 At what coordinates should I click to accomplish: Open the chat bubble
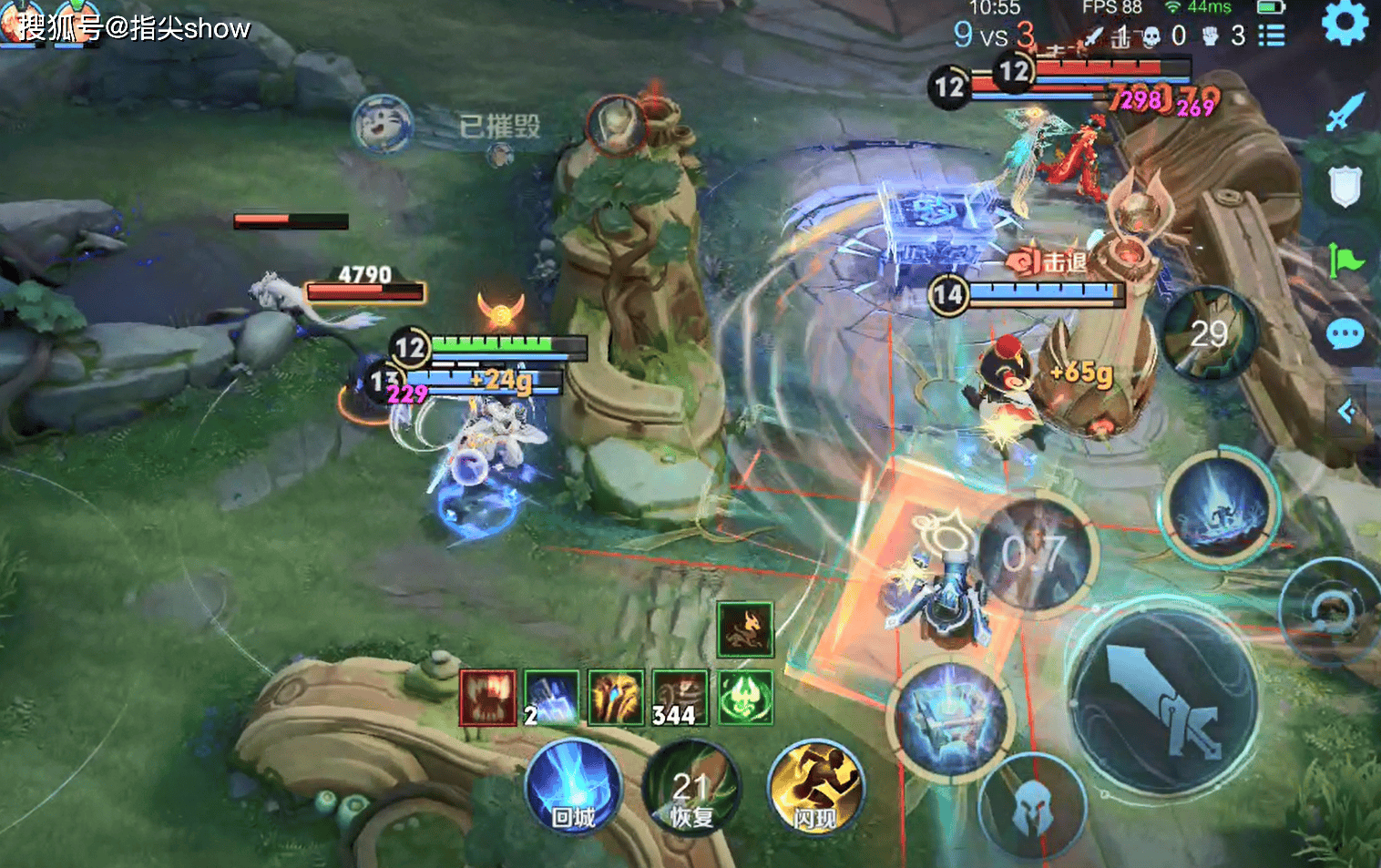click(x=1345, y=334)
